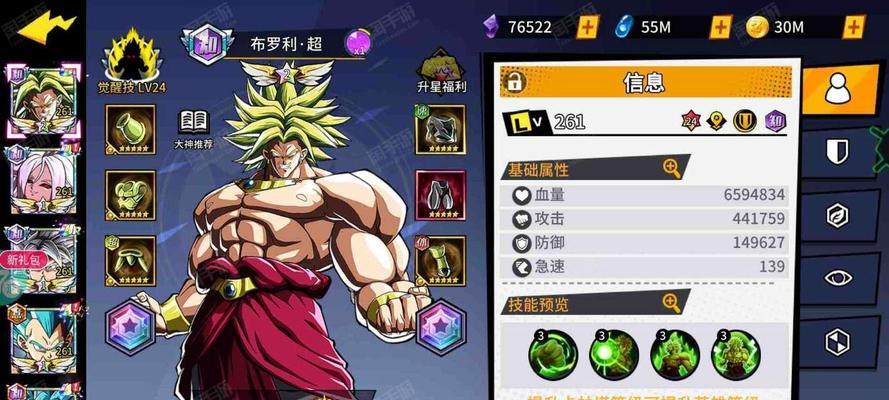Open 大神推荐 recommendation book
Image resolution: width=889 pixels, height=400 pixels.
pyautogui.click(x=193, y=125)
